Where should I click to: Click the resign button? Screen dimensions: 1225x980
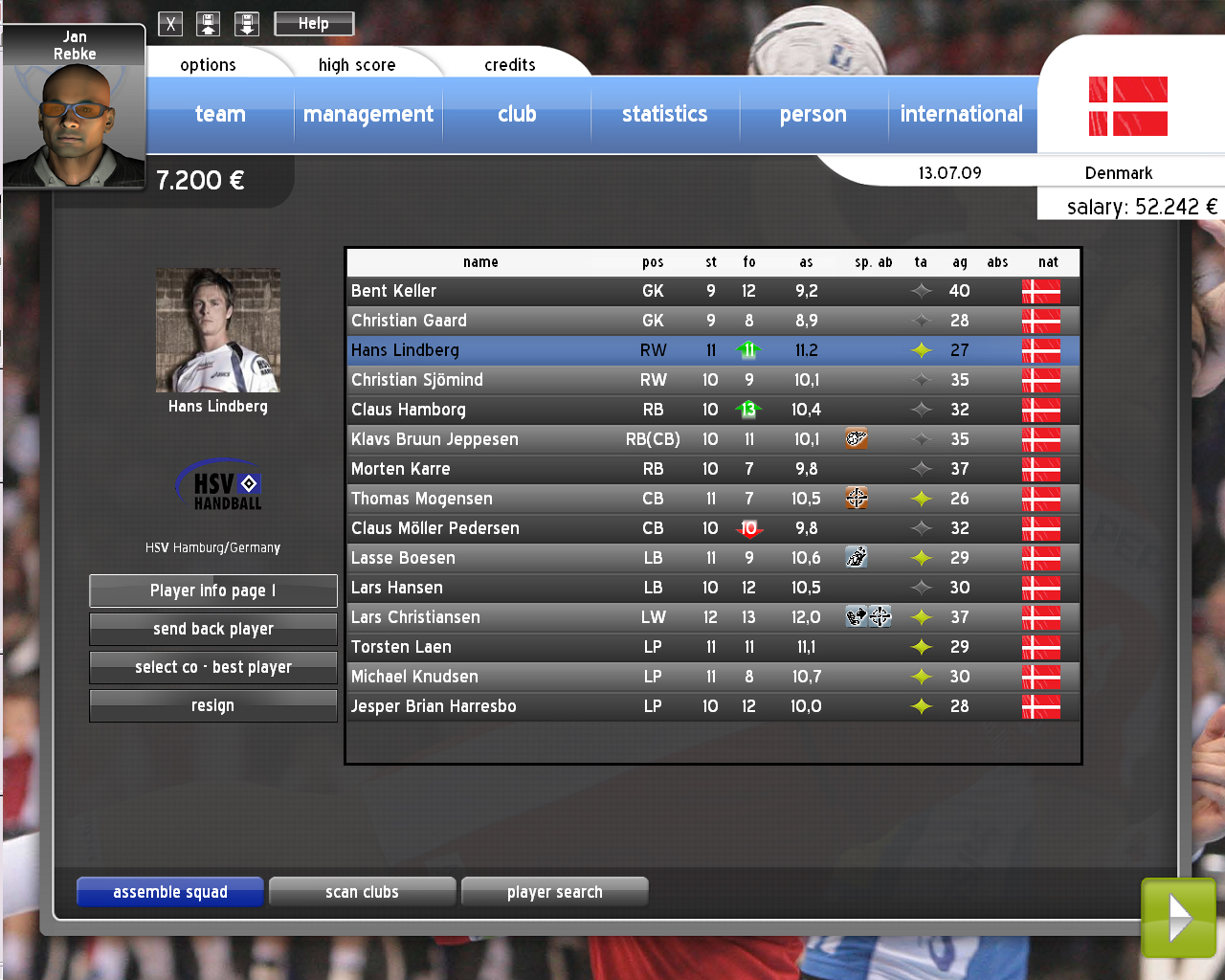213,705
